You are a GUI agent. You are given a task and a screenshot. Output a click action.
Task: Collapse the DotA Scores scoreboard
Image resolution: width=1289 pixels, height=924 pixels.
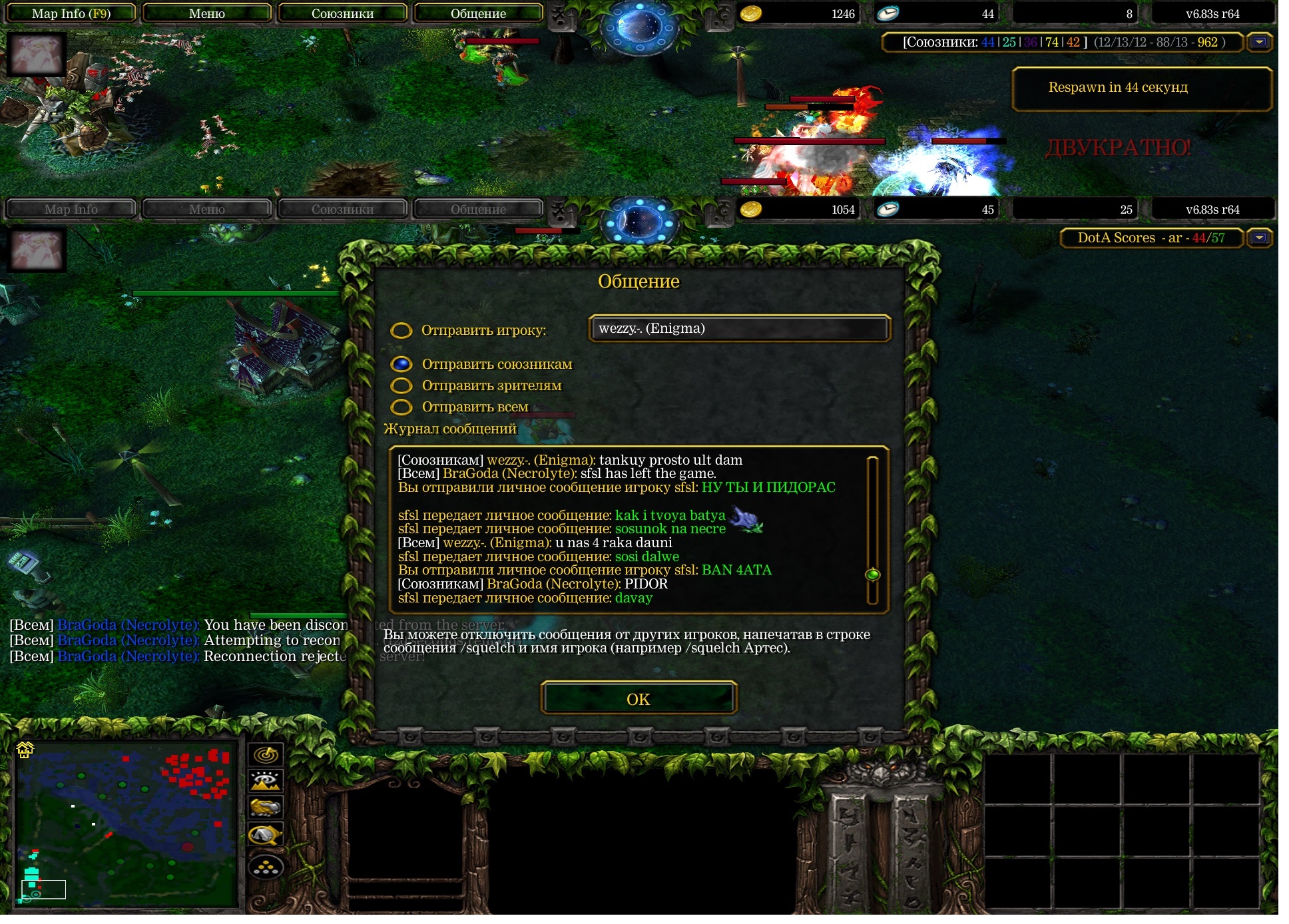1259,238
